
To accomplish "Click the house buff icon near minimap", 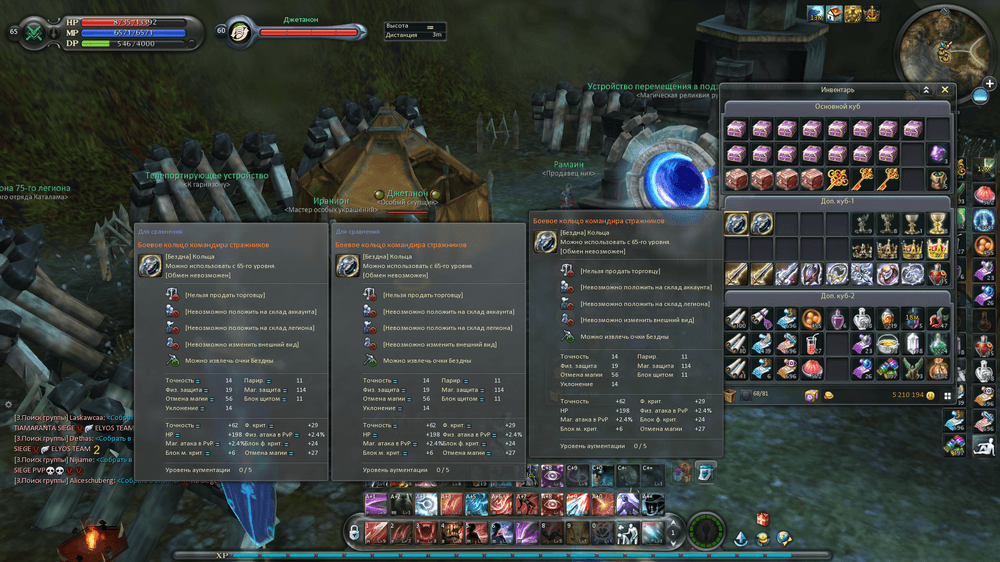I will tap(834, 14).
